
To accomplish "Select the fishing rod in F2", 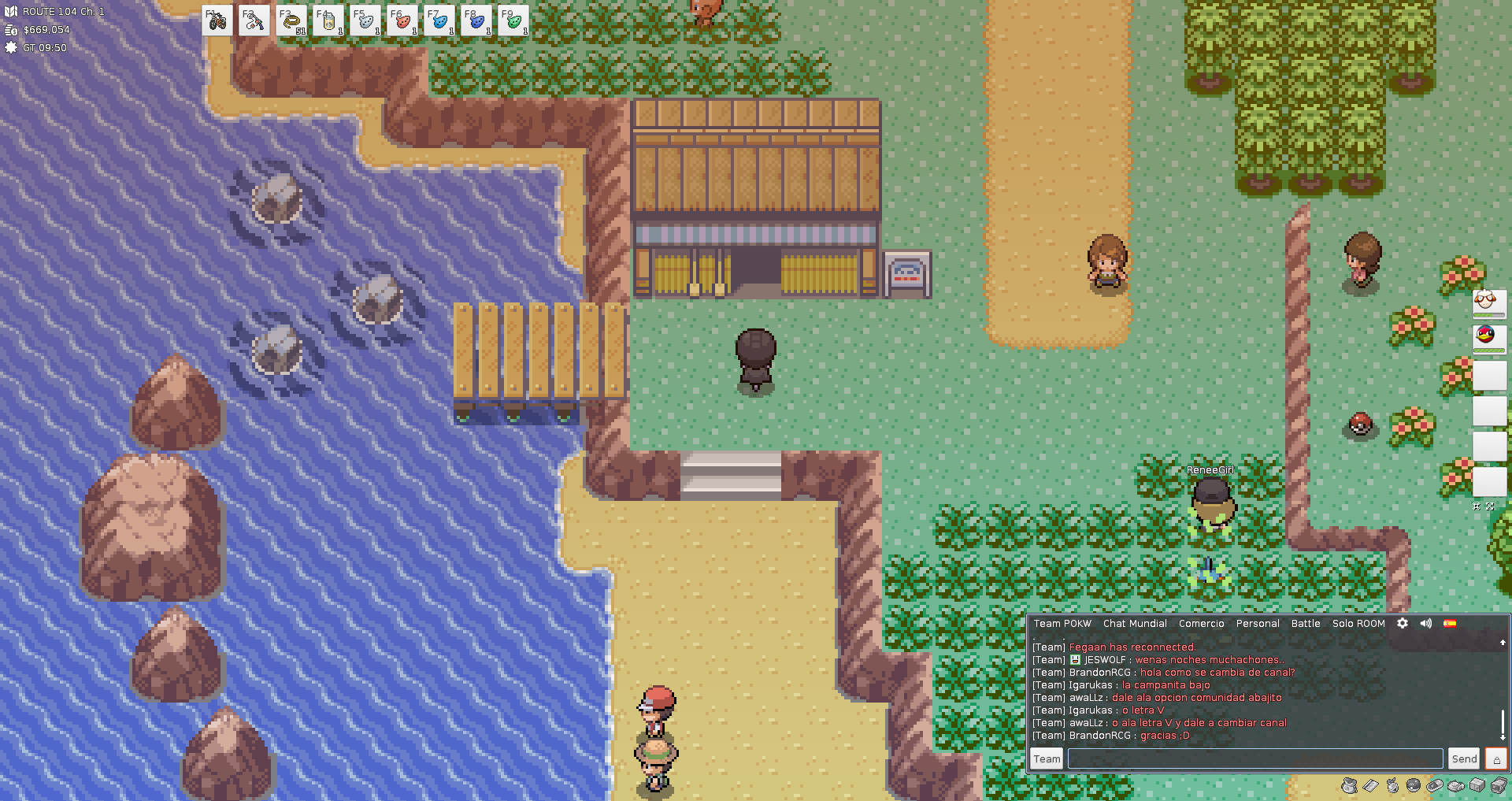I will 254,21.
